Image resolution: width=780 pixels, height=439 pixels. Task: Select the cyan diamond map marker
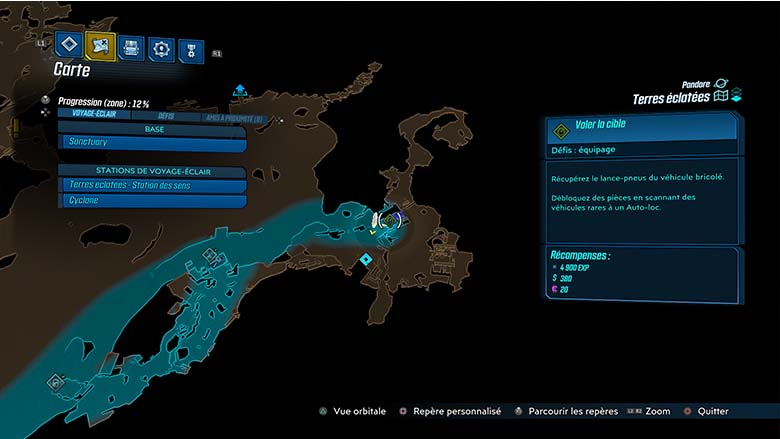(367, 259)
